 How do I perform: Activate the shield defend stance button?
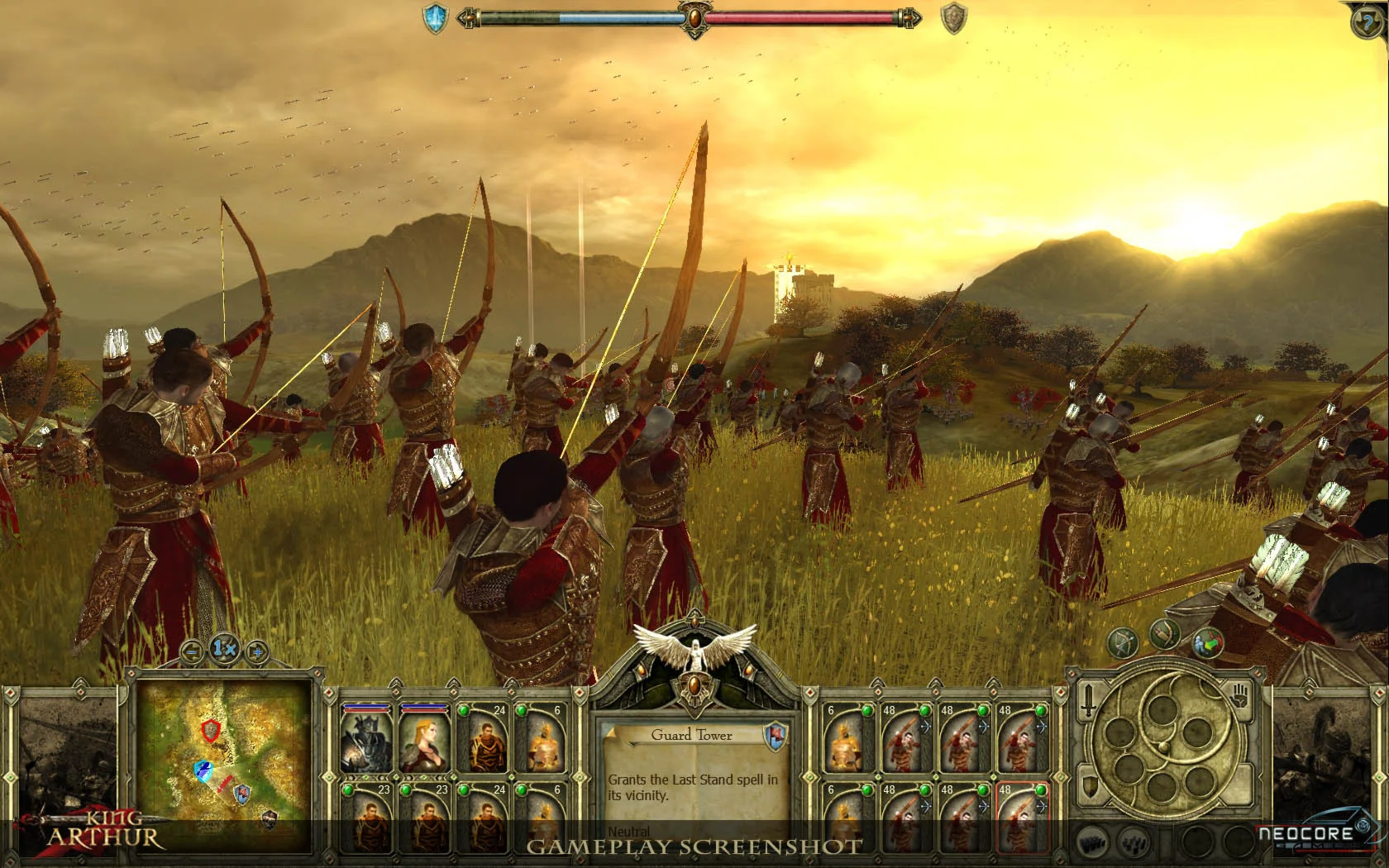click(x=1092, y=785)
